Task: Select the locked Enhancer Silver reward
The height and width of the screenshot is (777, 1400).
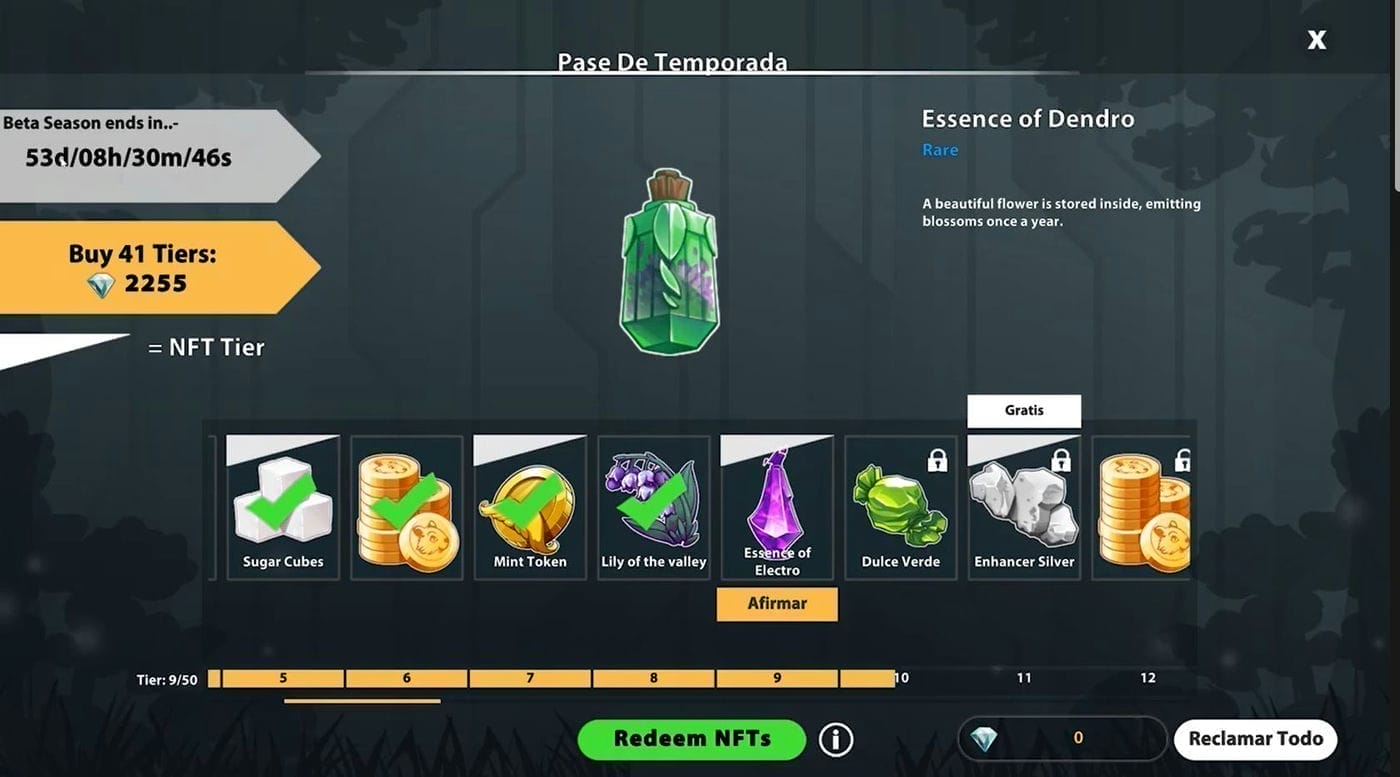Action: pyautogui.click(x=1024, y=507)
